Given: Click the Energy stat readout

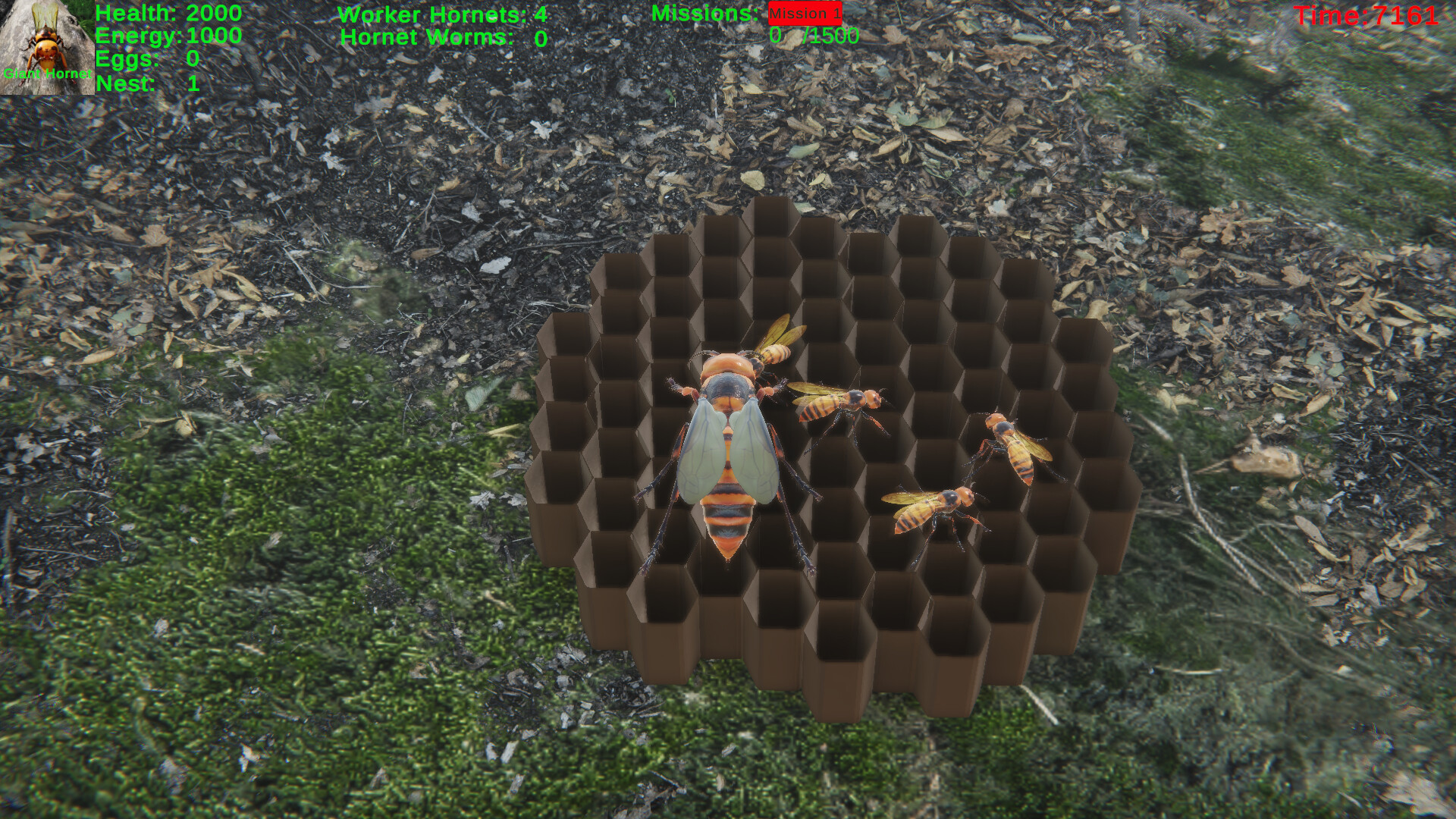Looking at the screenshot, I should 167,36.
